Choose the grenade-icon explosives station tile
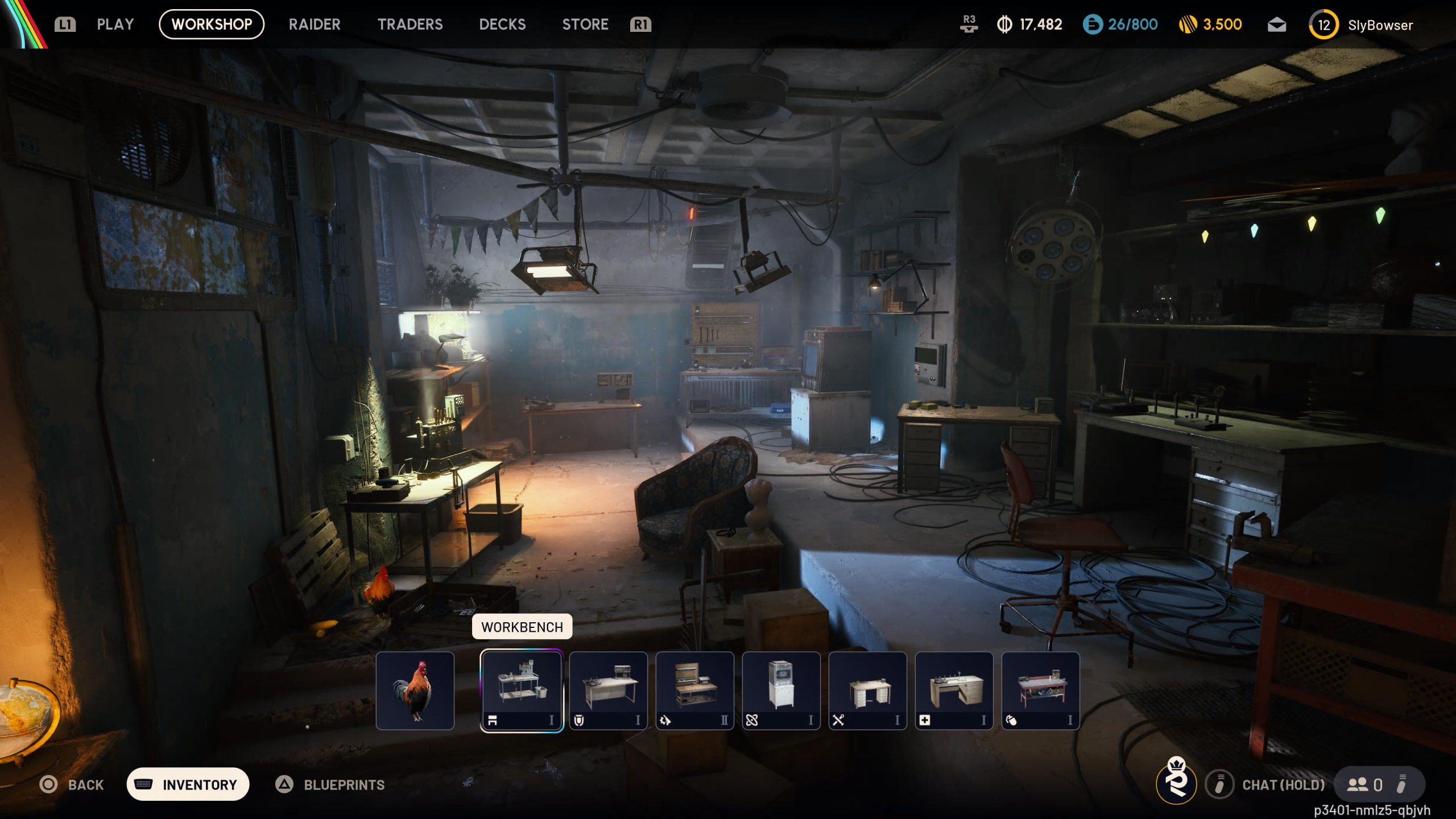 1041,690
